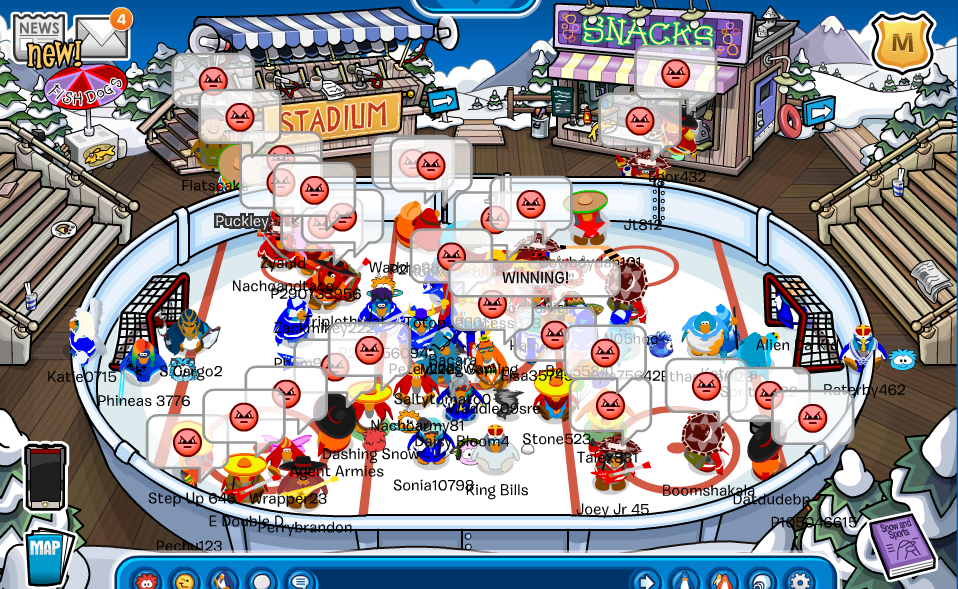
Task: Open the buddy list
Action: coord(723,581)
